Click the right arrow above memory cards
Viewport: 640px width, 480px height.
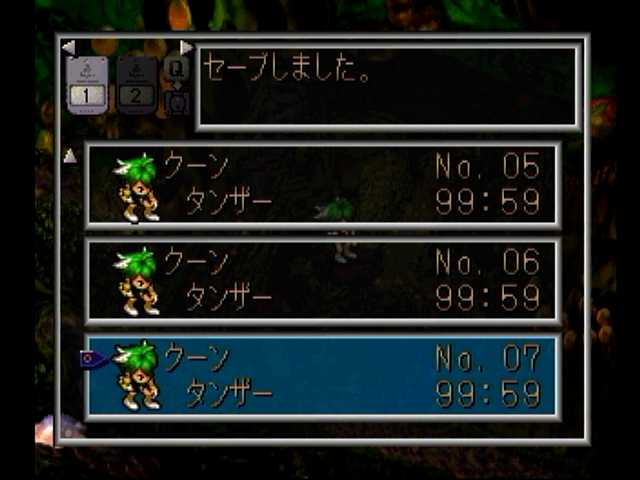[186, 47]
